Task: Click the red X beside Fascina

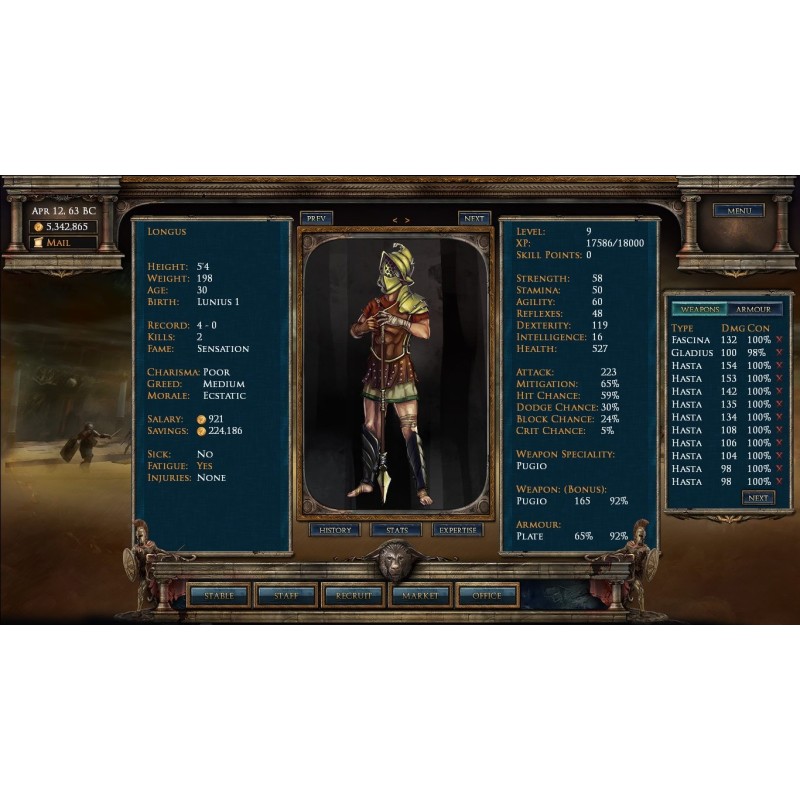Action: pos(778,340)
